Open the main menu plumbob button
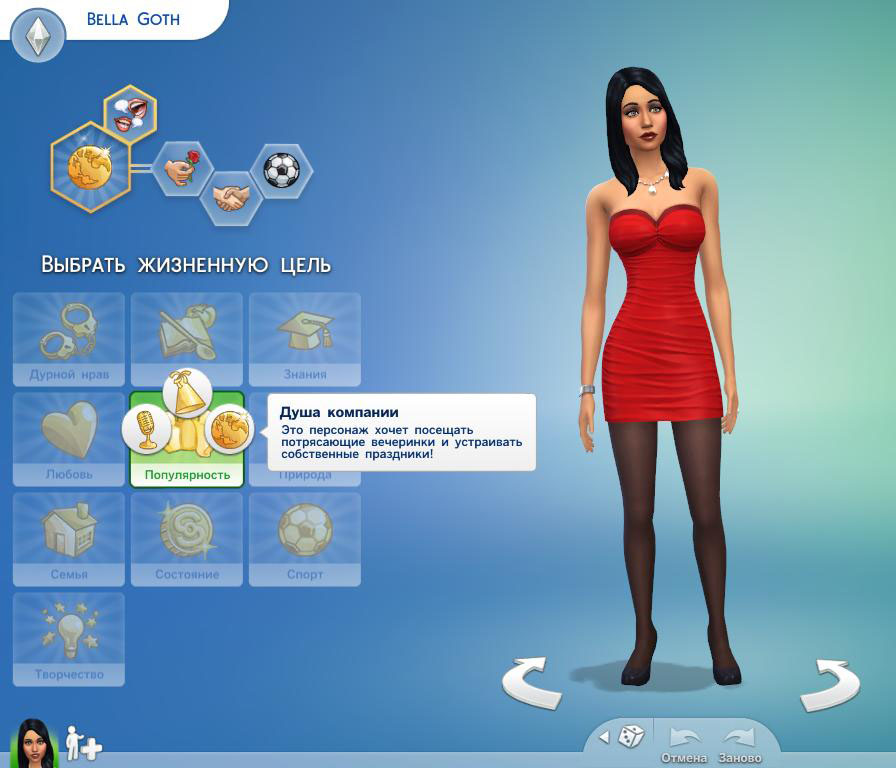This screenshot has height=768, width=896. pos(38,37)
